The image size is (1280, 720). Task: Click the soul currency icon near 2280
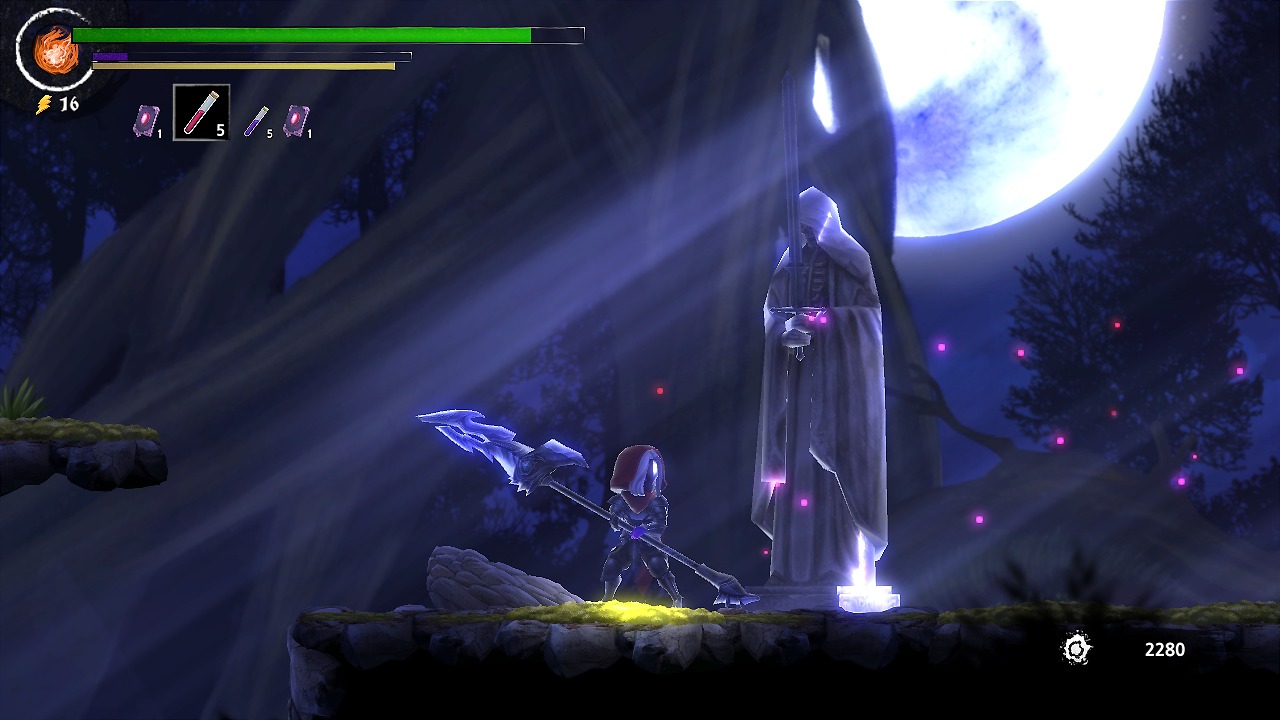pyautogui.click(x=1077, y=650)
